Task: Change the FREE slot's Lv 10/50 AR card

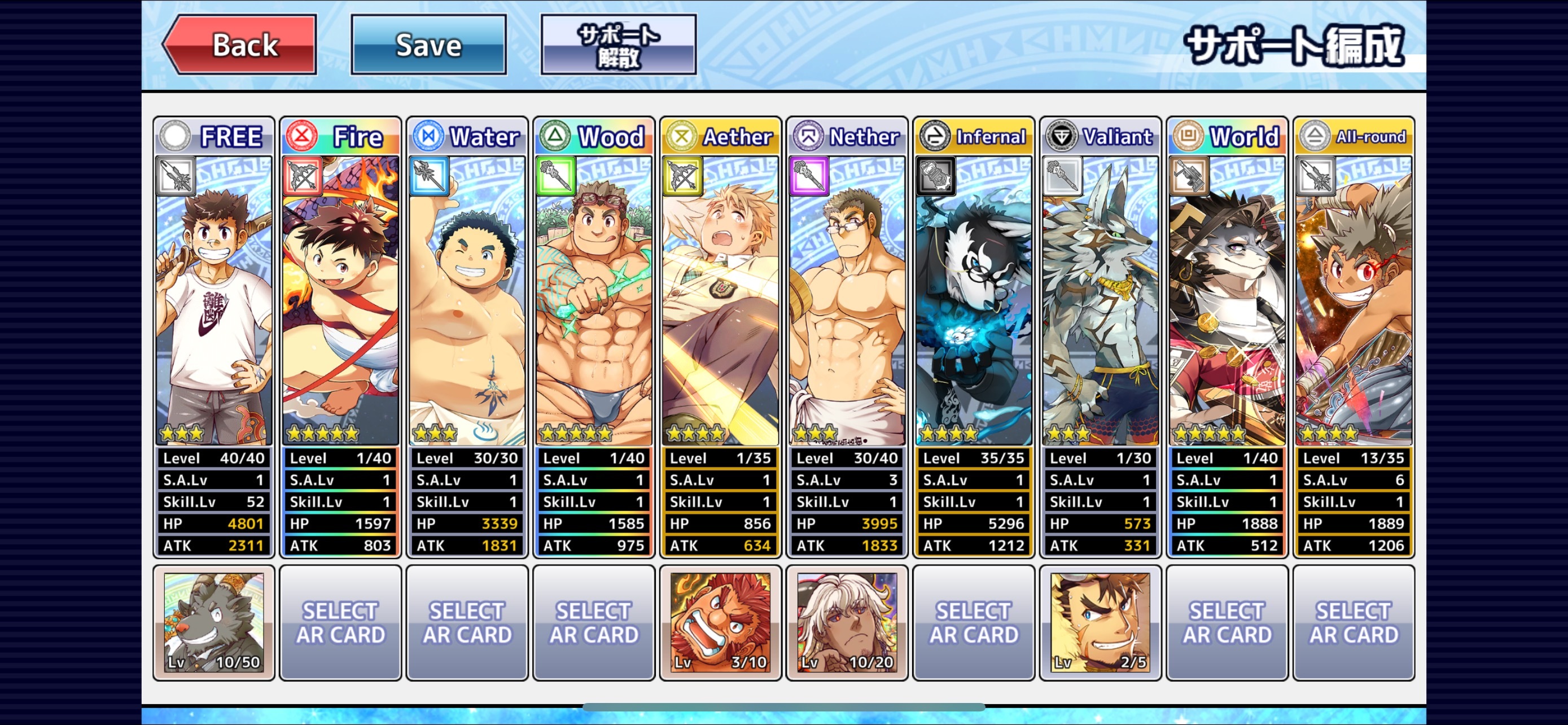Action: click(x=214, y=622)
